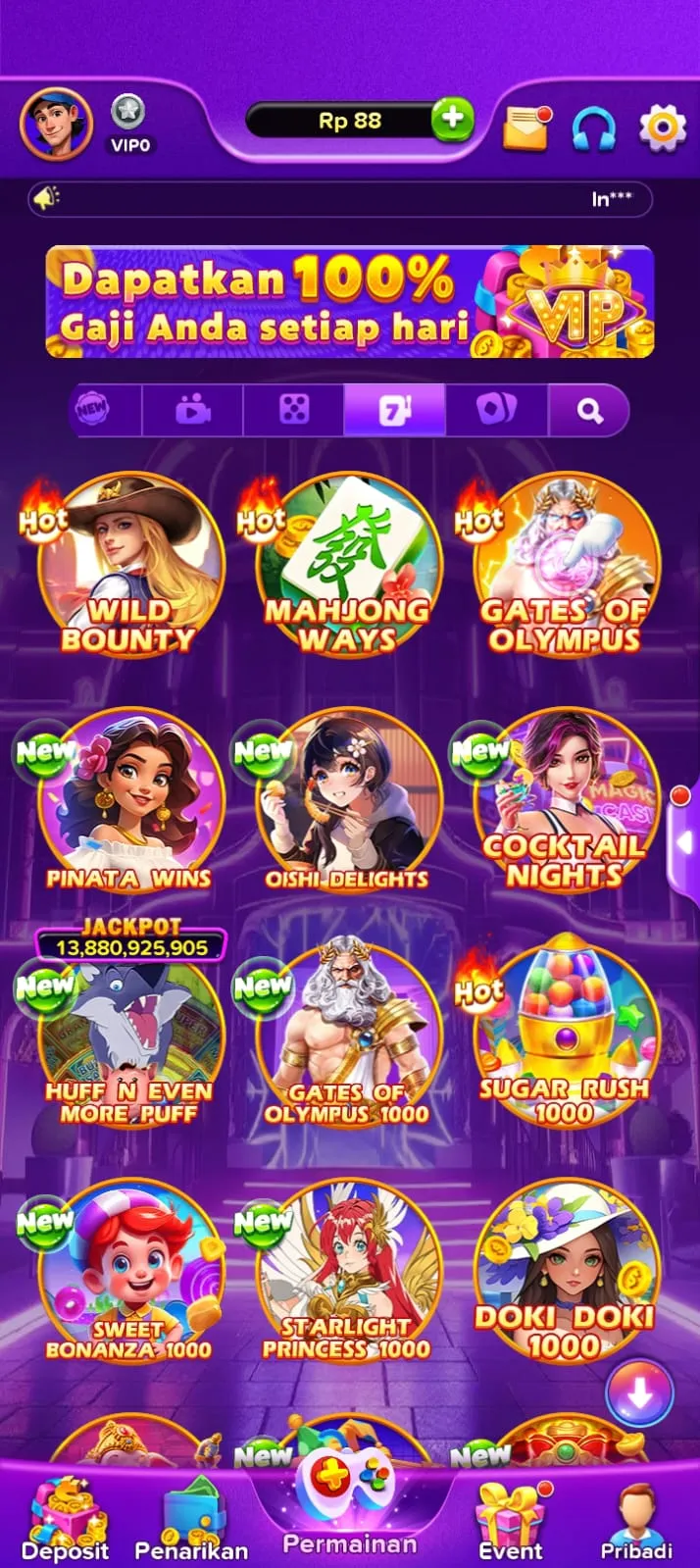The width and height of the screenshot is (700, 1568).
Task: Tap the round down-arrow button
Action: coord(639,1393)
